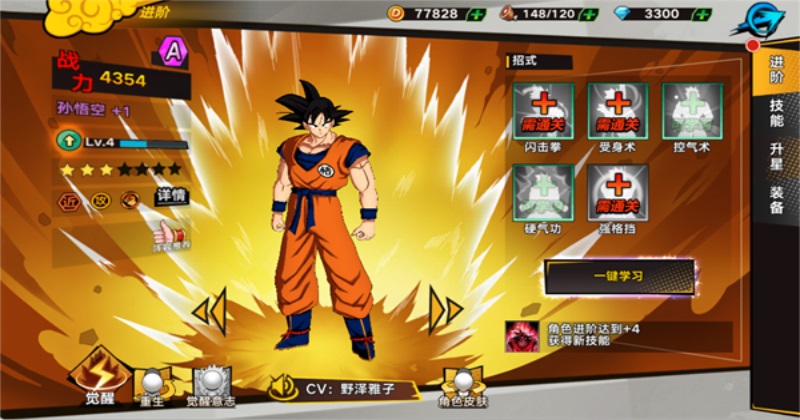Select the 闪击拳 move icon
The height and width of the screenshot is (420, 800).
(543, 111)
